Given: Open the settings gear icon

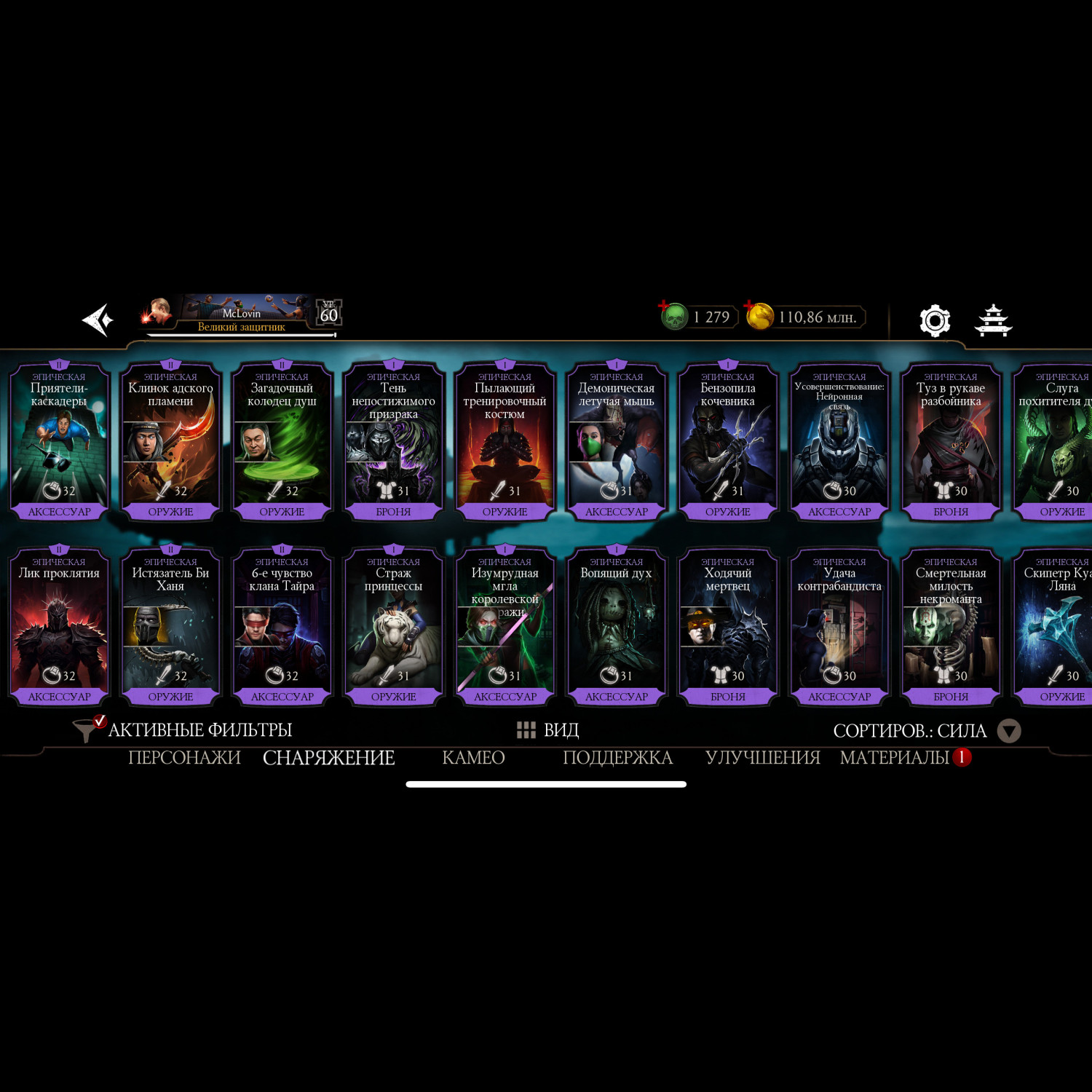Looking at the screenshot, I should click(x=935, y=320).
